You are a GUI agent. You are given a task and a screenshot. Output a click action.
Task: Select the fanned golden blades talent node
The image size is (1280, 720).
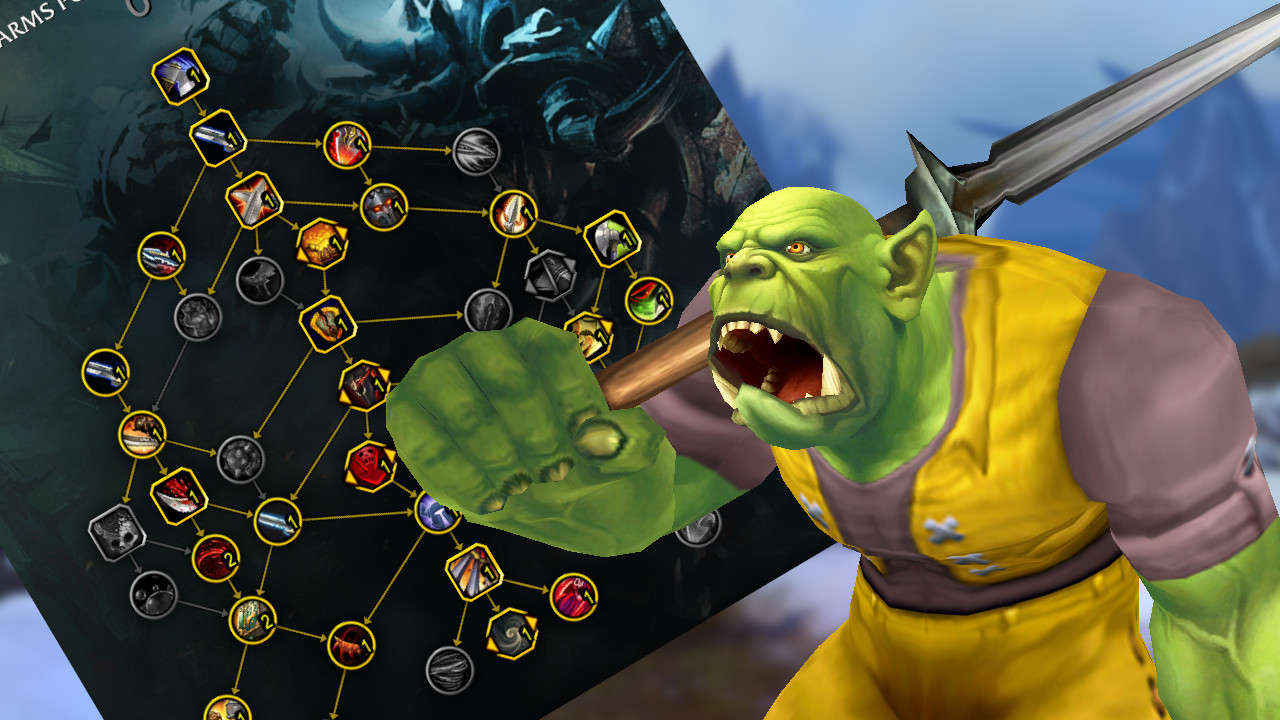click(472, 570)
